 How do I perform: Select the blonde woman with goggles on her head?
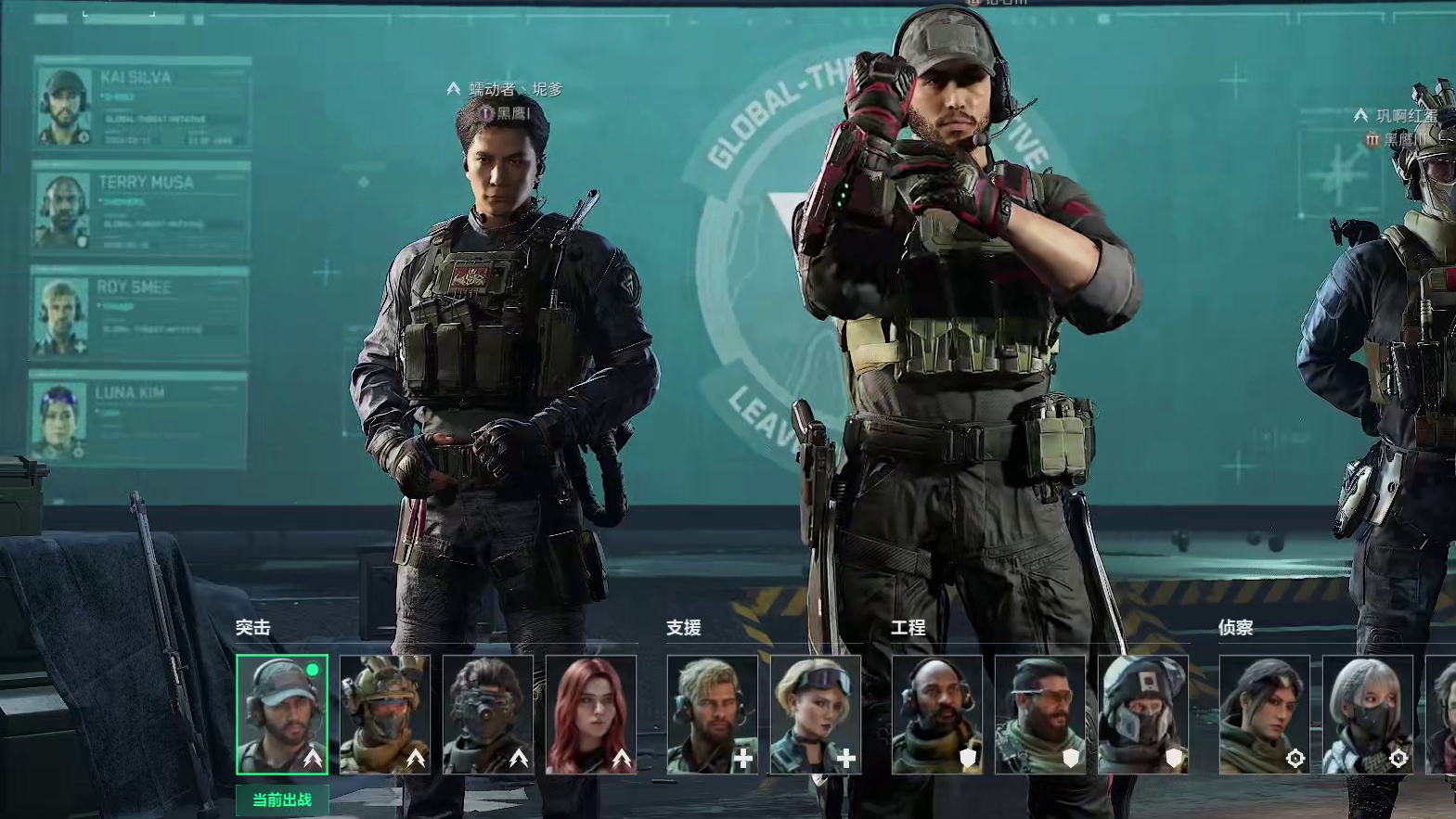coord(816,714)
